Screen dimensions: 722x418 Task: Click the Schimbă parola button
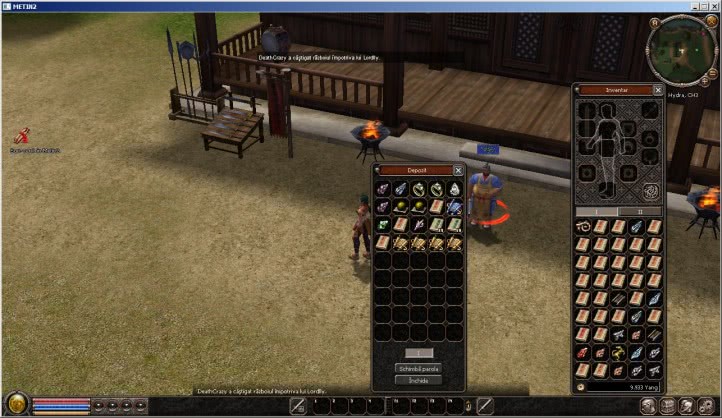click(417, 369)
